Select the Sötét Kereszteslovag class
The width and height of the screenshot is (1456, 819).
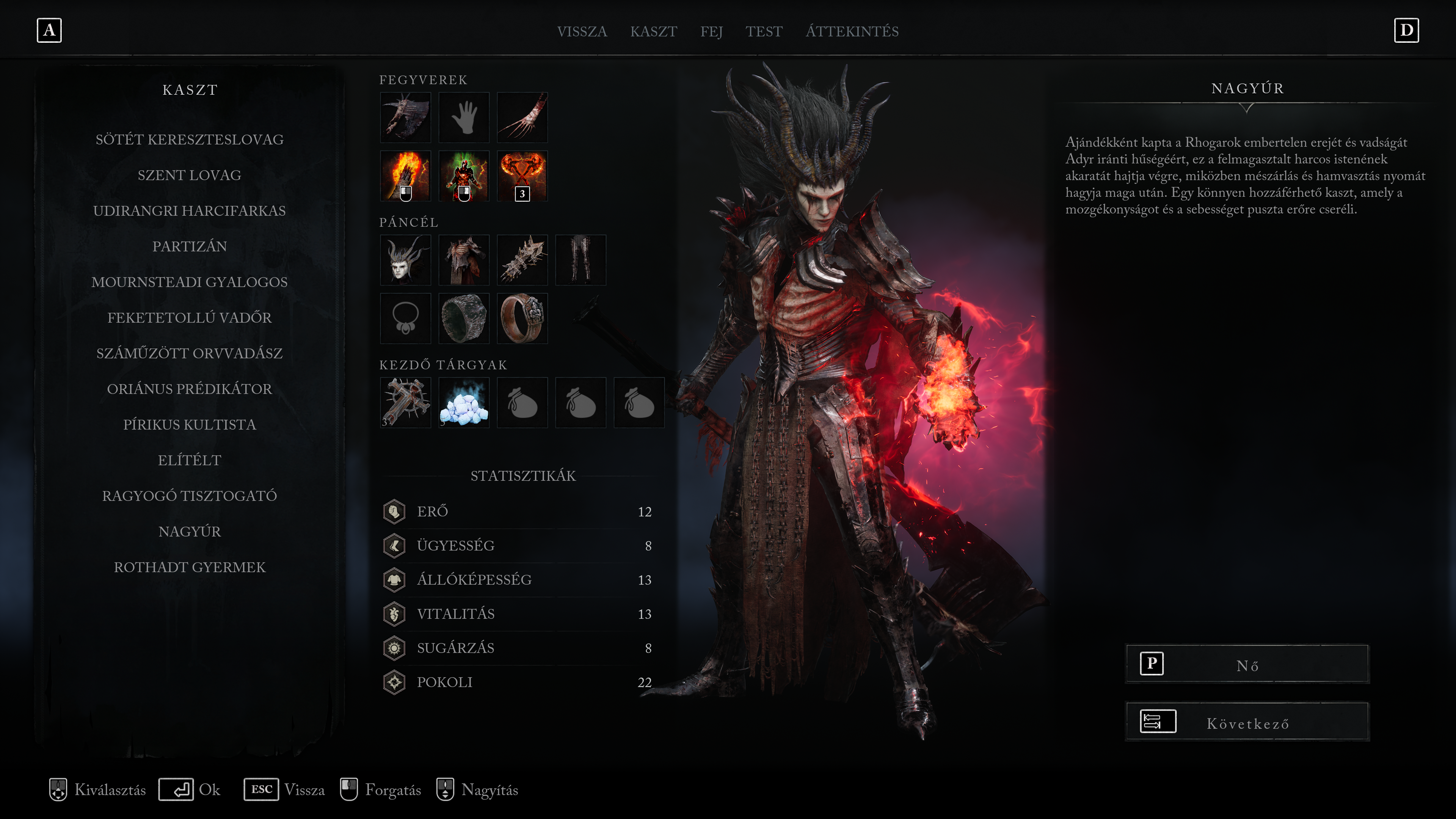click(x=189, y=140)
